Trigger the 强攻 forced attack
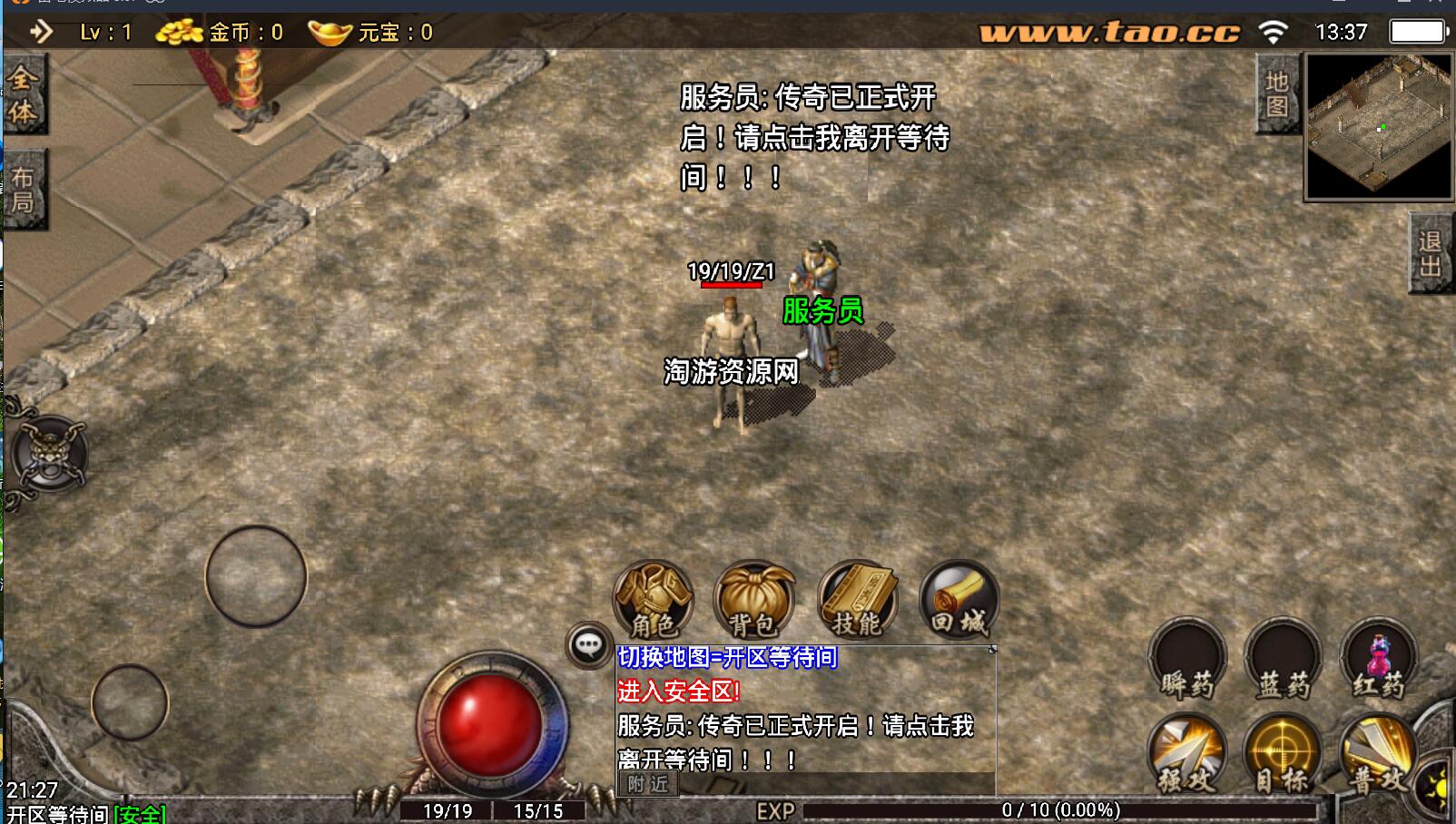 [x=1187, y=755]
